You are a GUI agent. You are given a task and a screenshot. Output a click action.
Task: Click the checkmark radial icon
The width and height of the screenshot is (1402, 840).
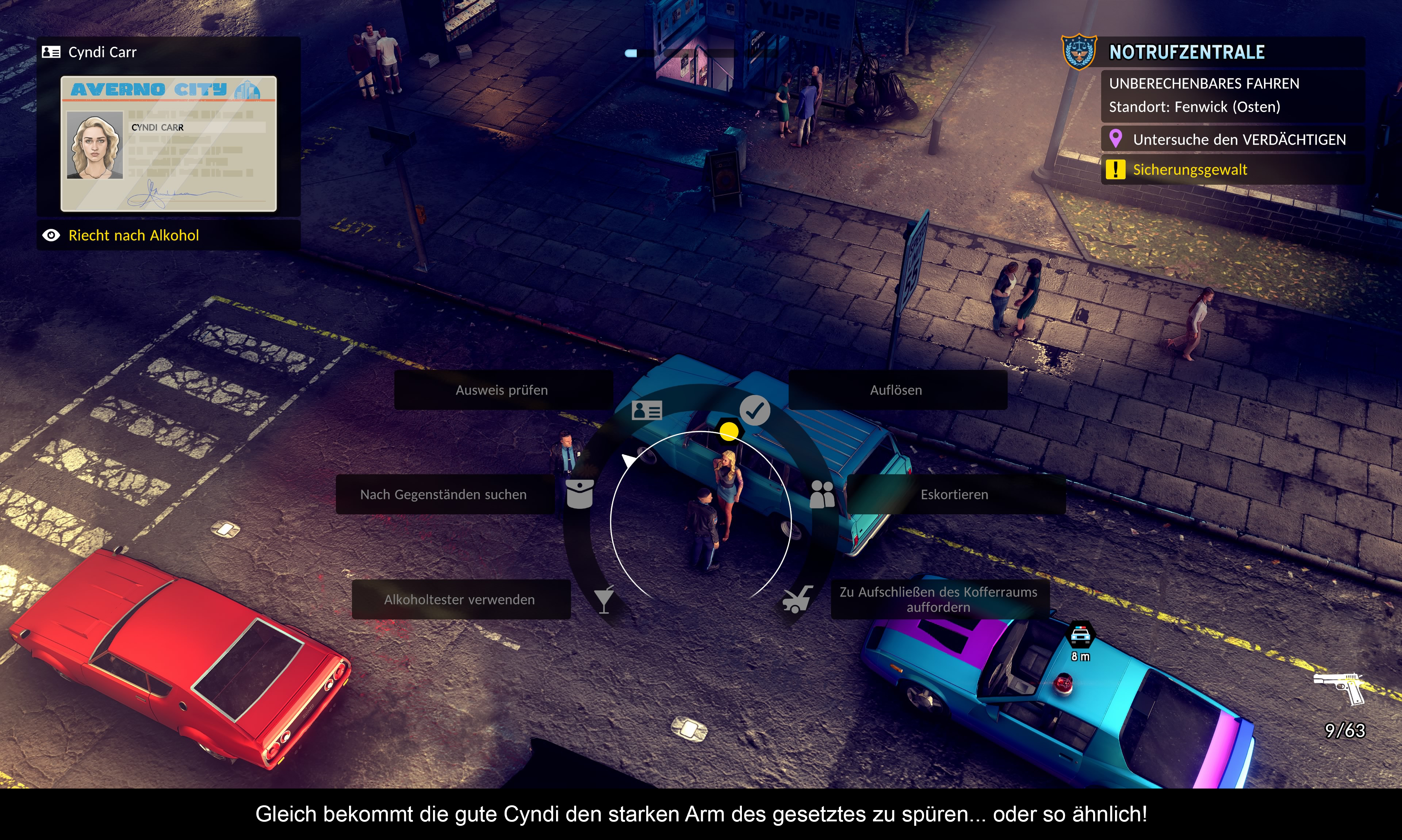tap(754, 410)
